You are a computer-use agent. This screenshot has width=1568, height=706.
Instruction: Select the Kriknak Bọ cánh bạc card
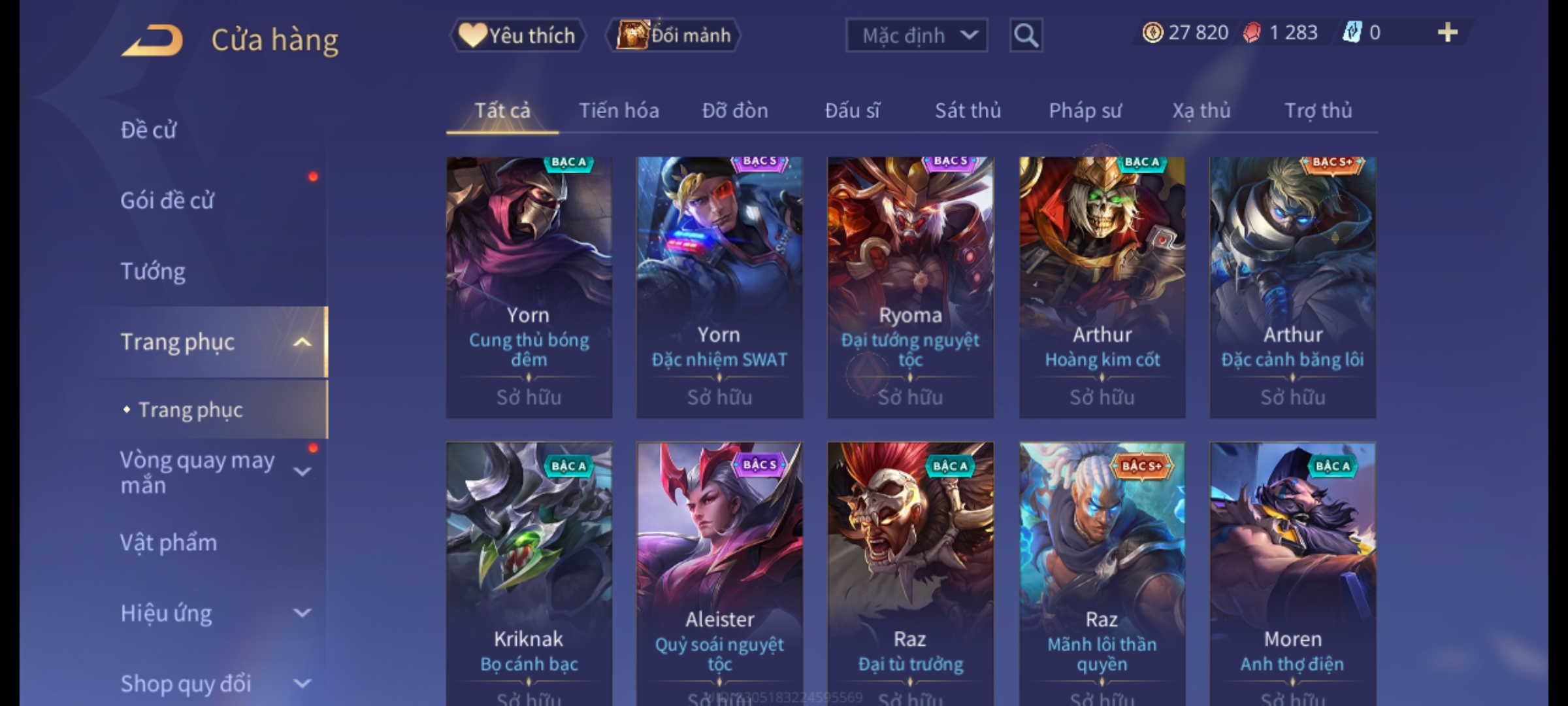tap(529, 572)
